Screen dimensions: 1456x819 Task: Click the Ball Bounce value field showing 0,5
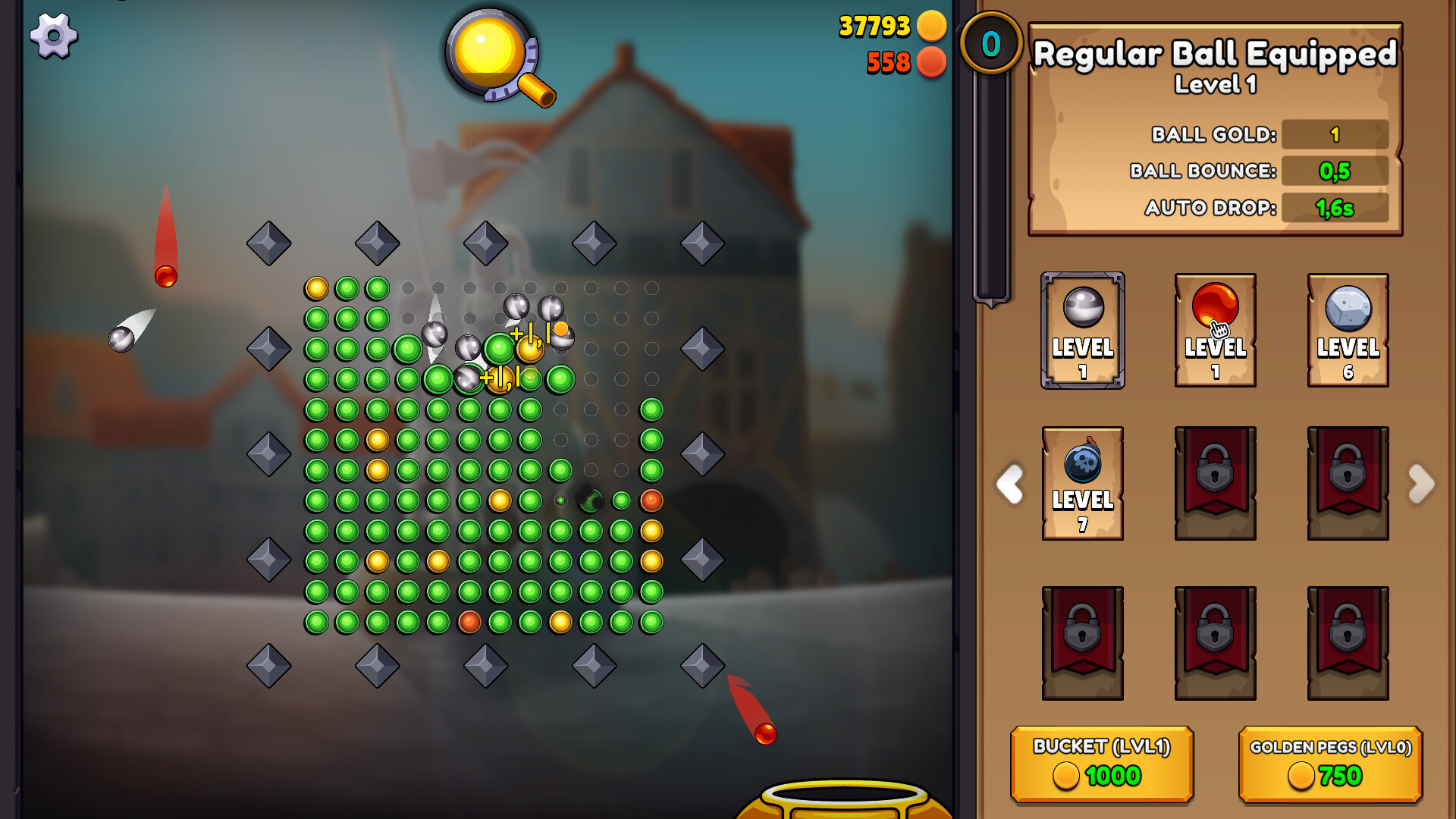pos(1333,171)
